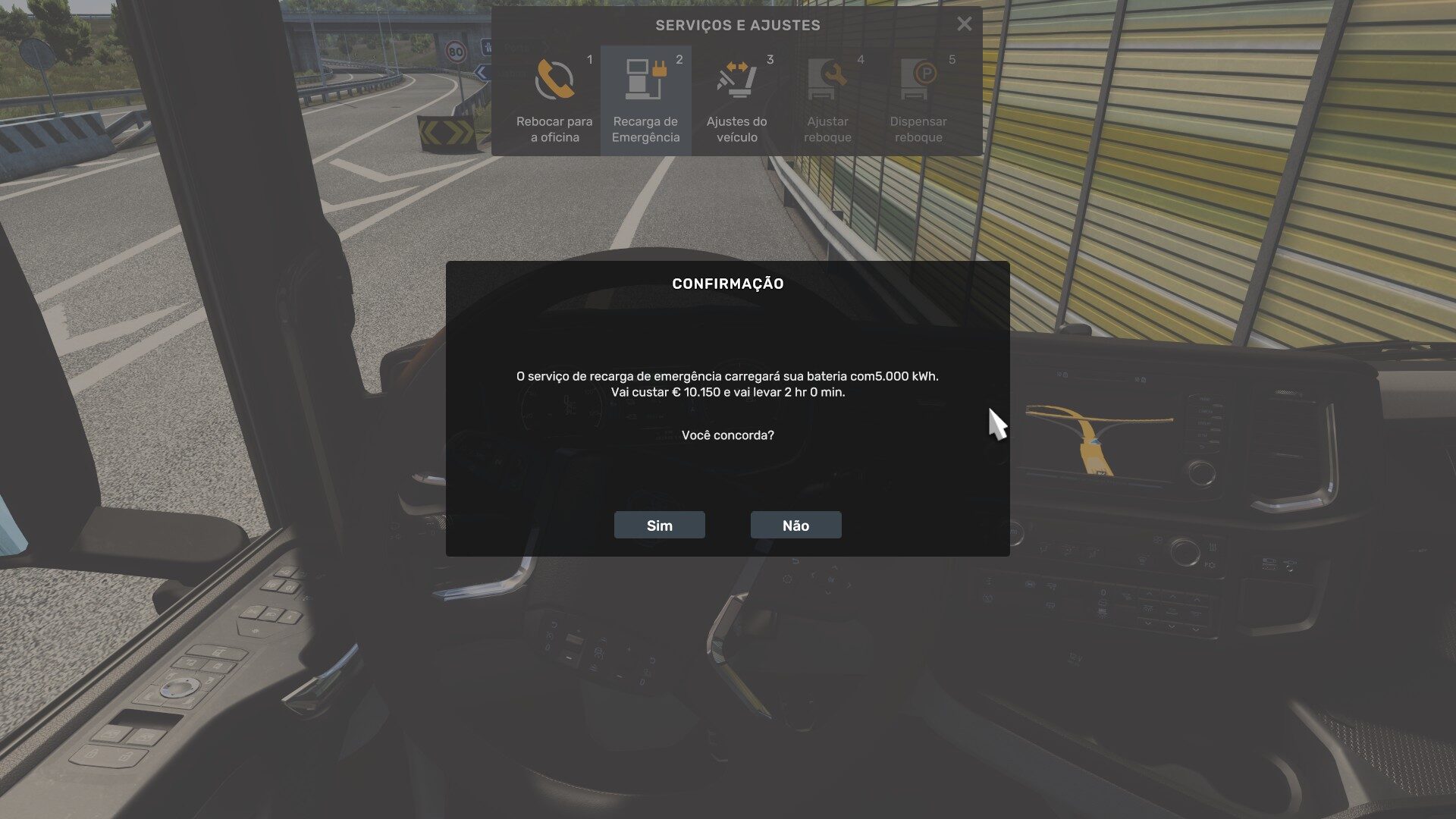Screen dimensions: 1456x819
Task: Close the Serviços e Ajustes panel
Action: coord(964,24)
